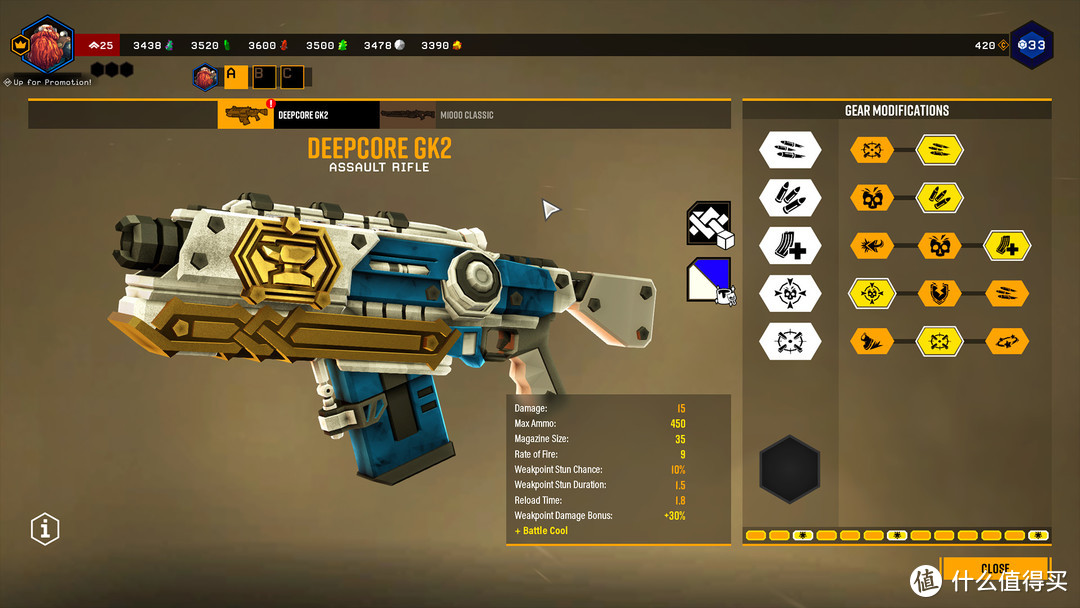Click the empty overclock hexagon slot
The image size is (1080, 608).
click(x=790, y=469)
